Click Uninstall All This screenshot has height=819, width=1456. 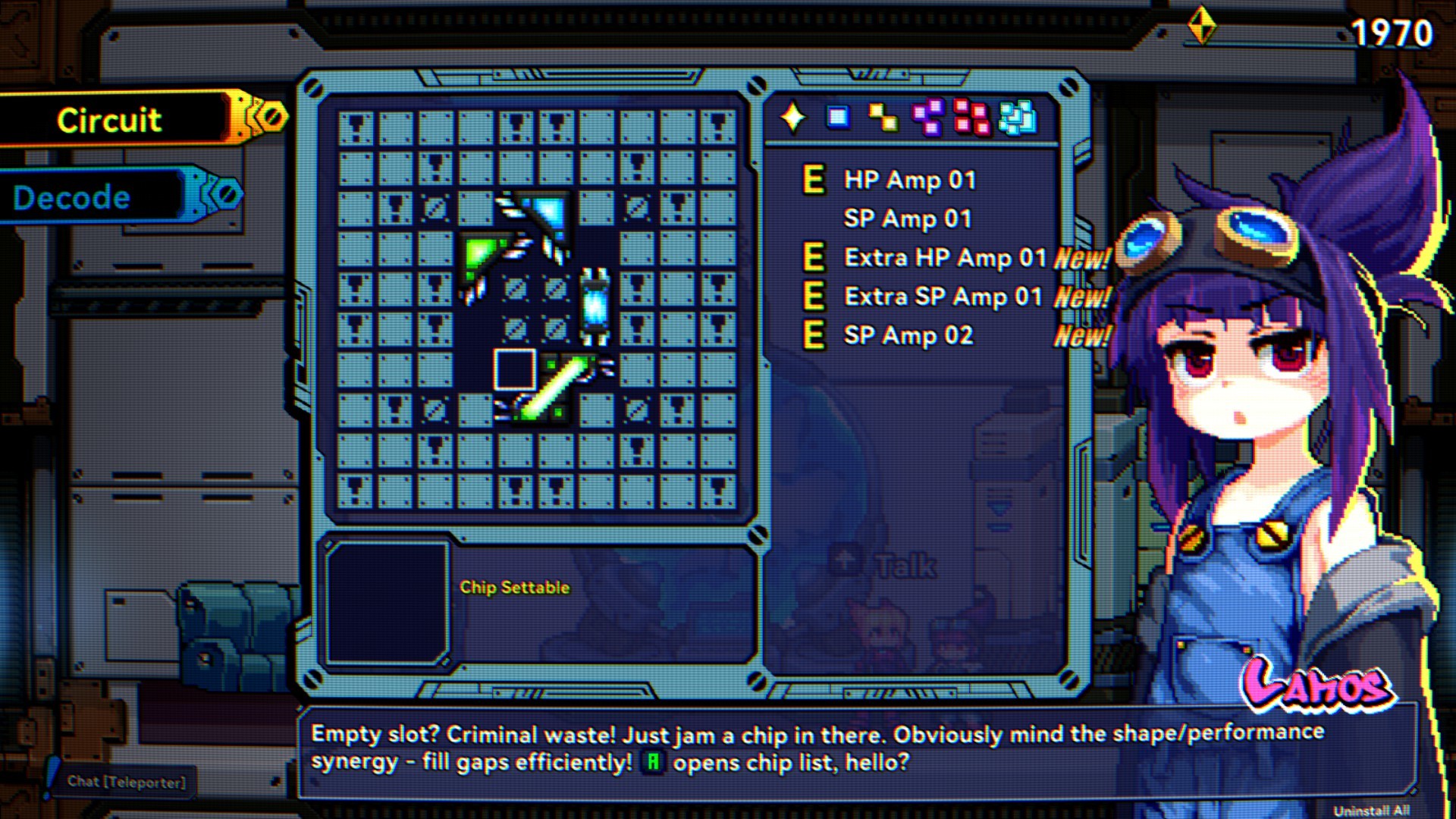(x=1371, y=810)
